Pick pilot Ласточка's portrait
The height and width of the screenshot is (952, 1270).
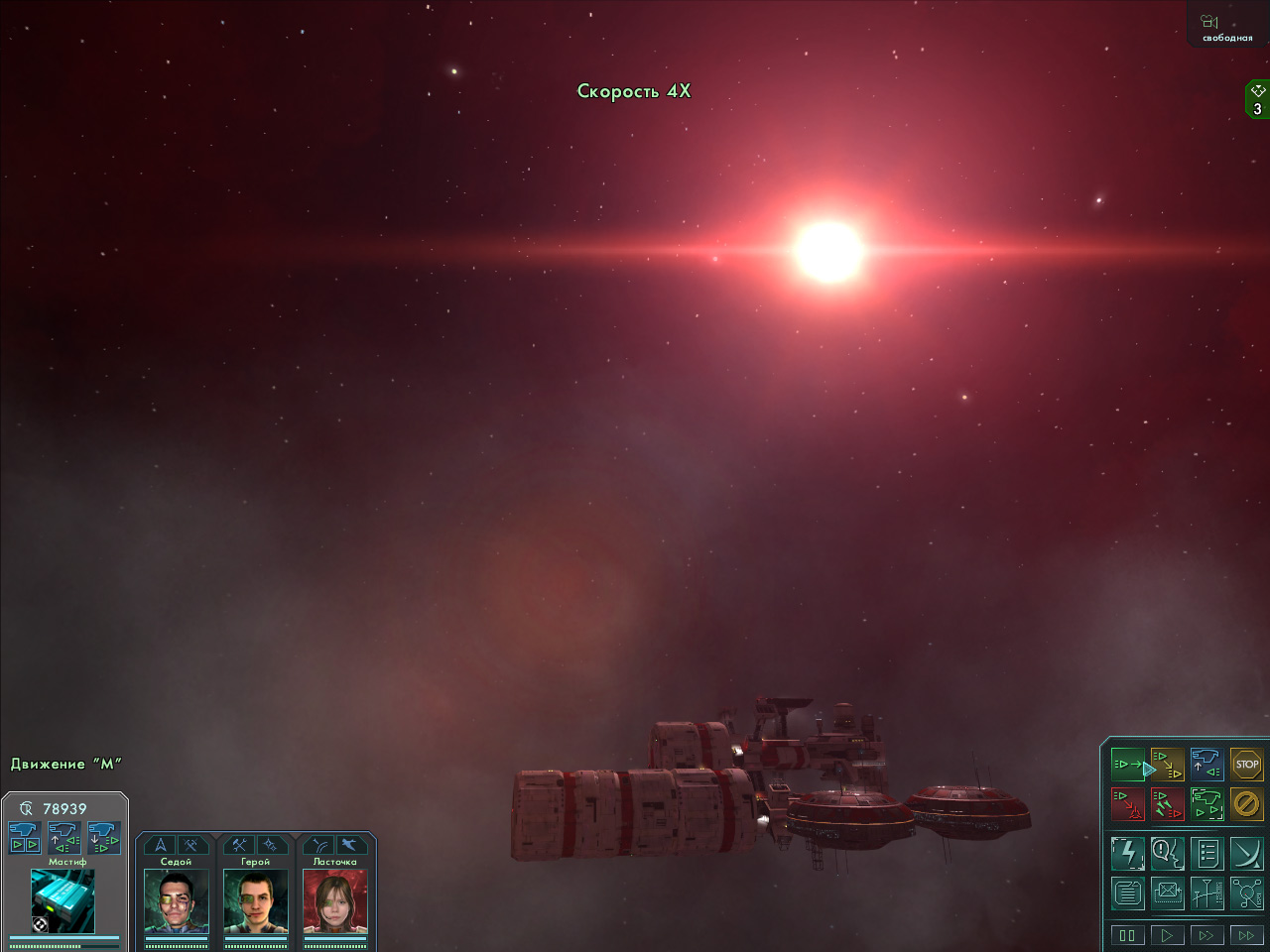[x=334, y=900]
